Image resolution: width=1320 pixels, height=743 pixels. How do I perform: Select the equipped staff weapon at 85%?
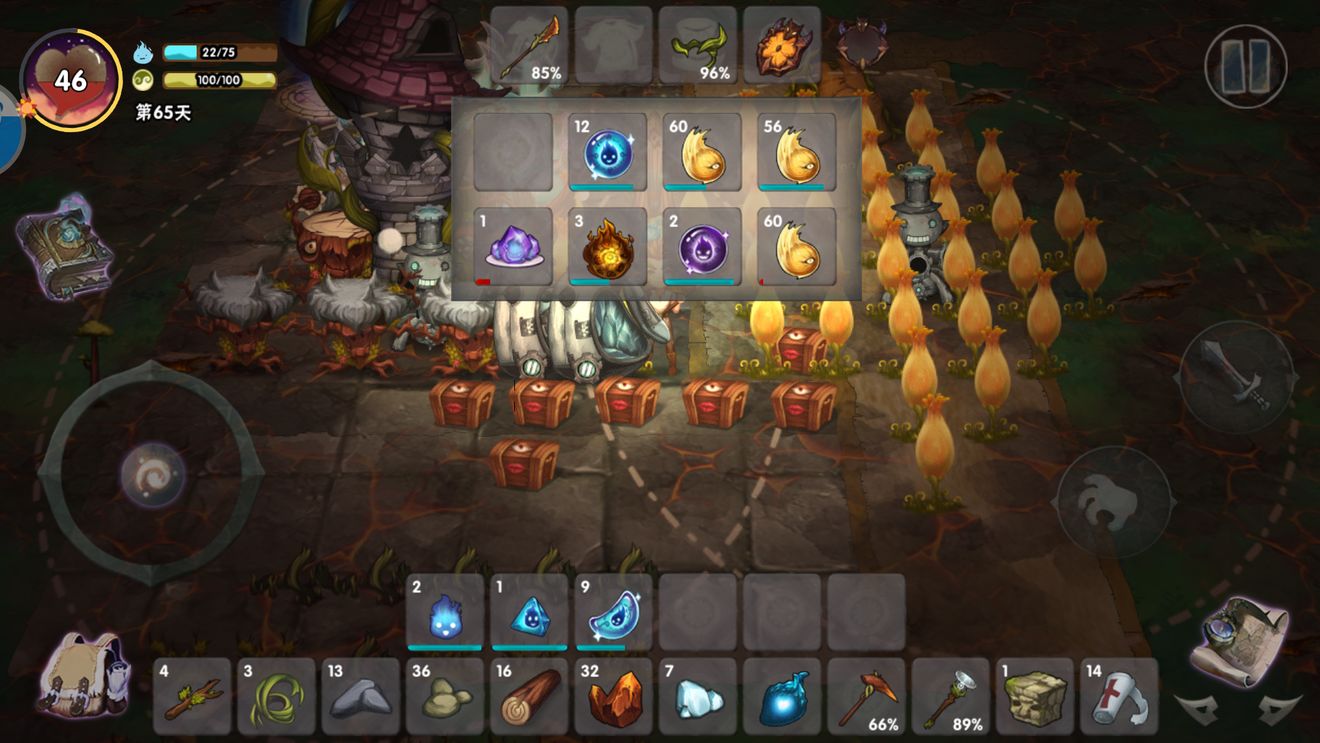click(529, 45)
